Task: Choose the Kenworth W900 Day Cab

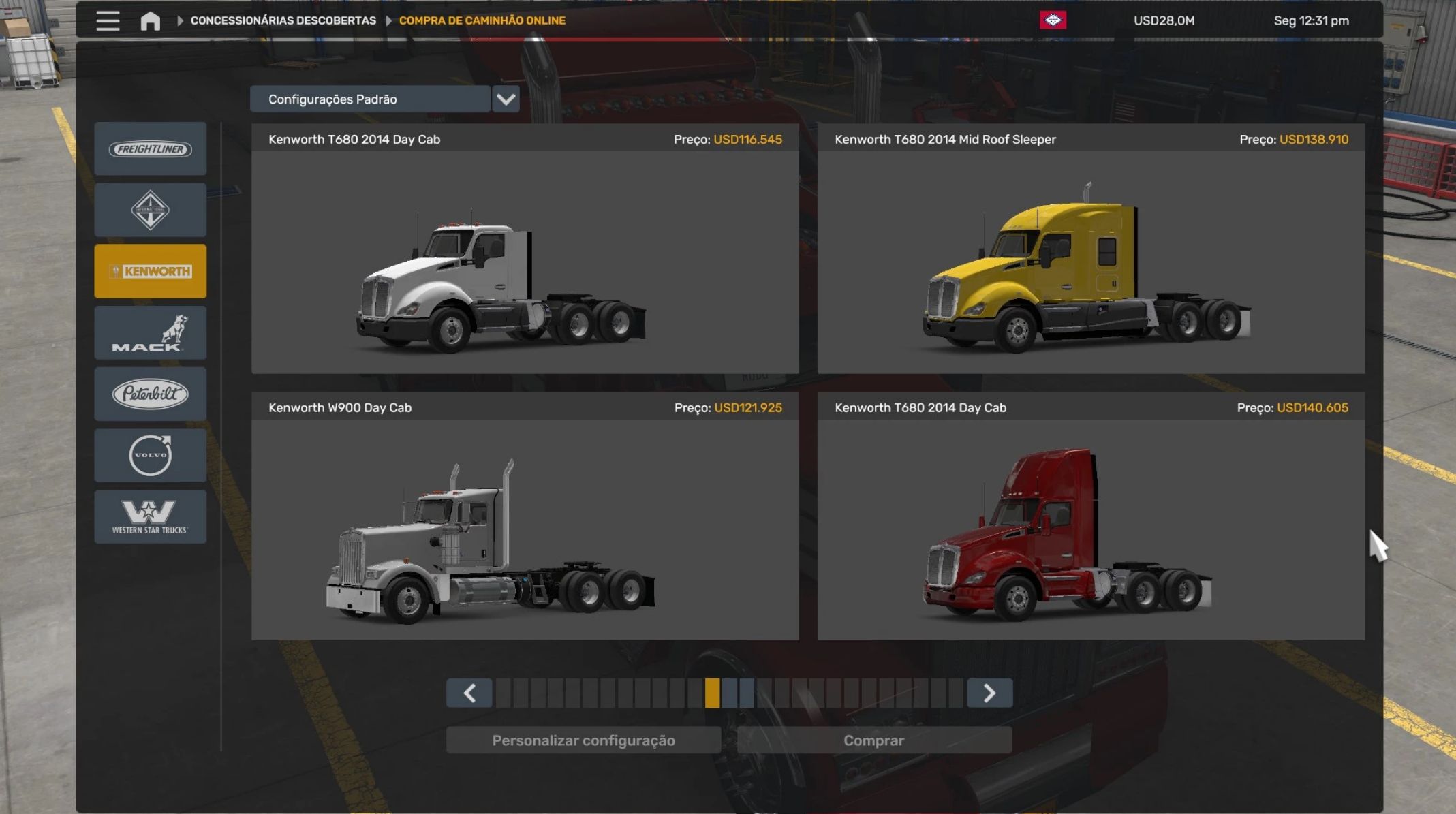Action: point(525,530)
